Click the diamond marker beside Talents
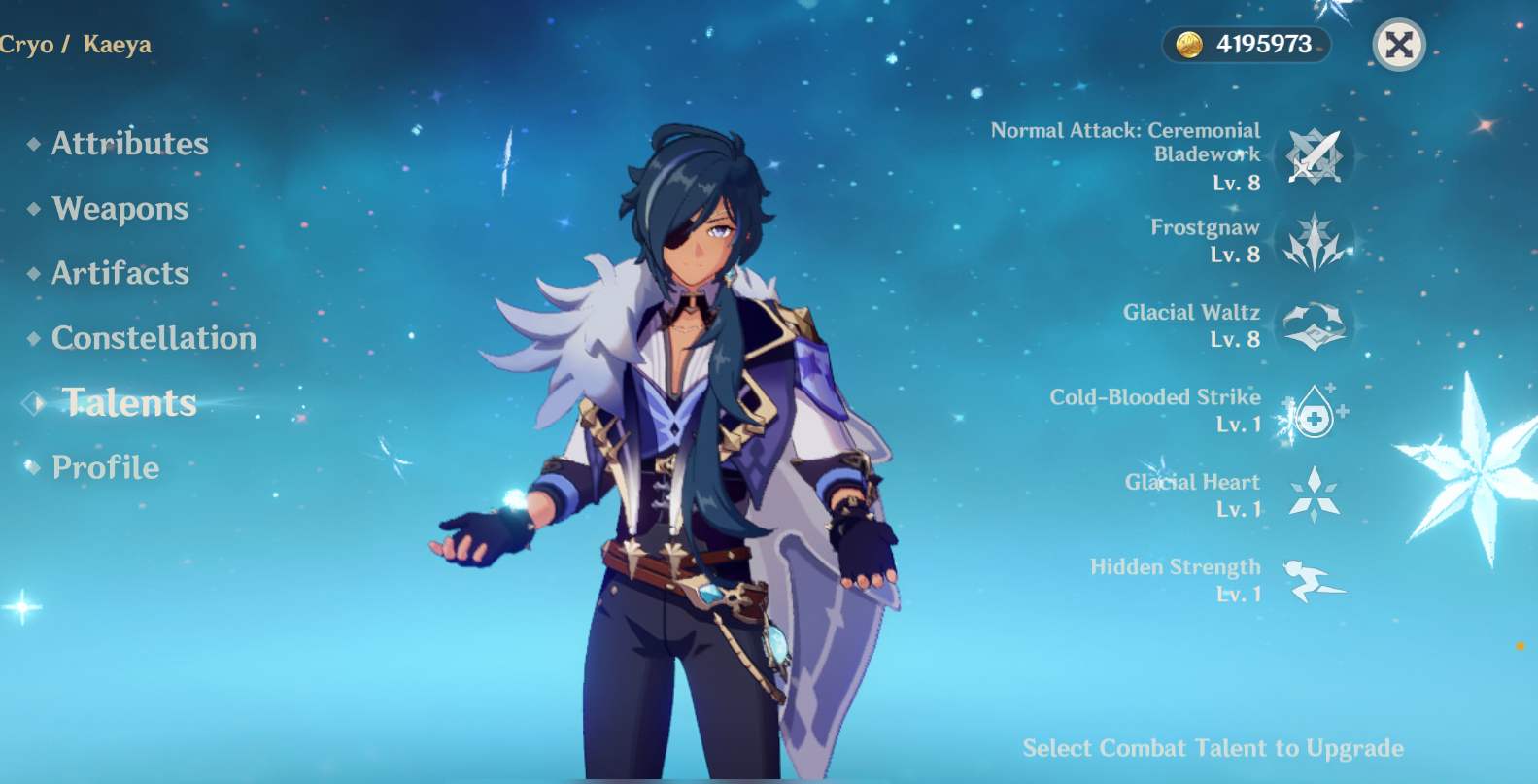This screenshot has width=1538, height=784. pyautogui.click(x=32, y=401)
